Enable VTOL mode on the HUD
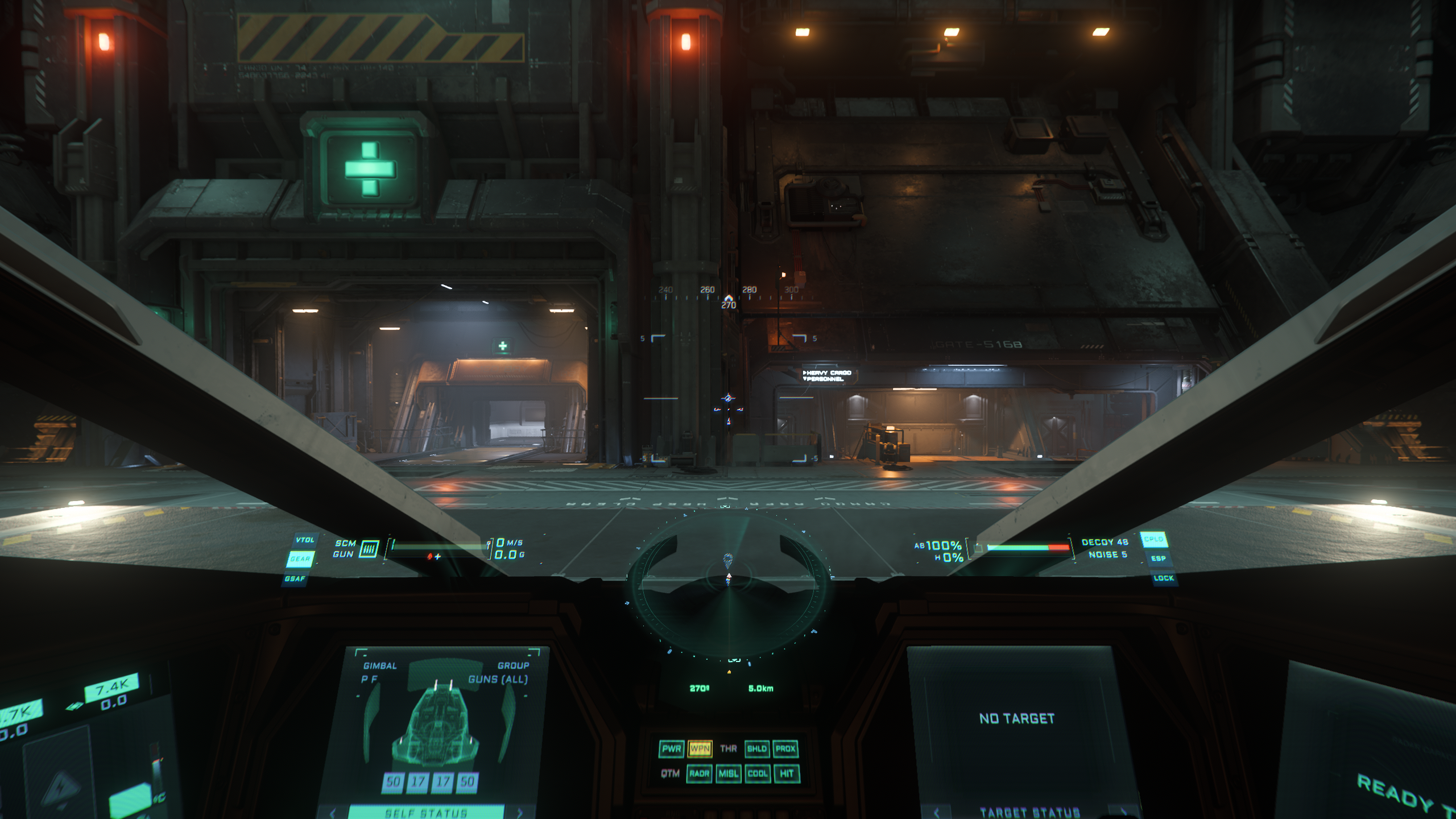The height and width of the screenshot is (819, 1456). tap(305, 540)
